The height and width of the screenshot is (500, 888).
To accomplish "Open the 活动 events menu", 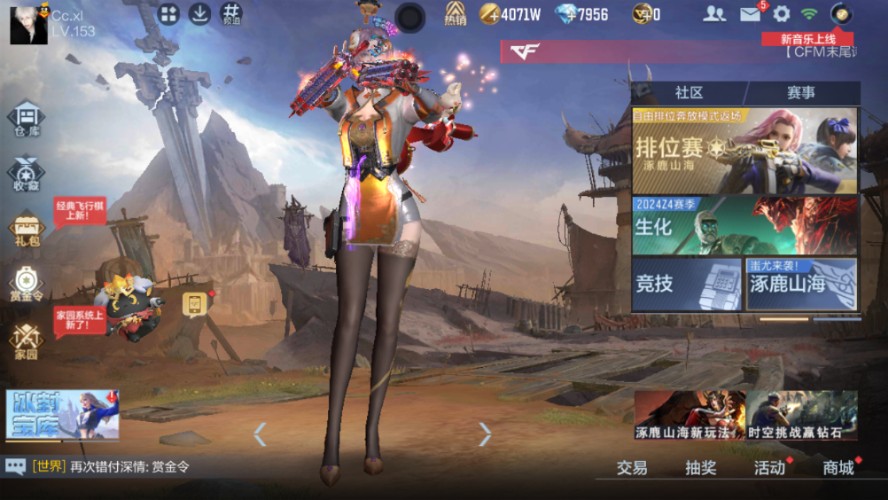I will (769, 467).
